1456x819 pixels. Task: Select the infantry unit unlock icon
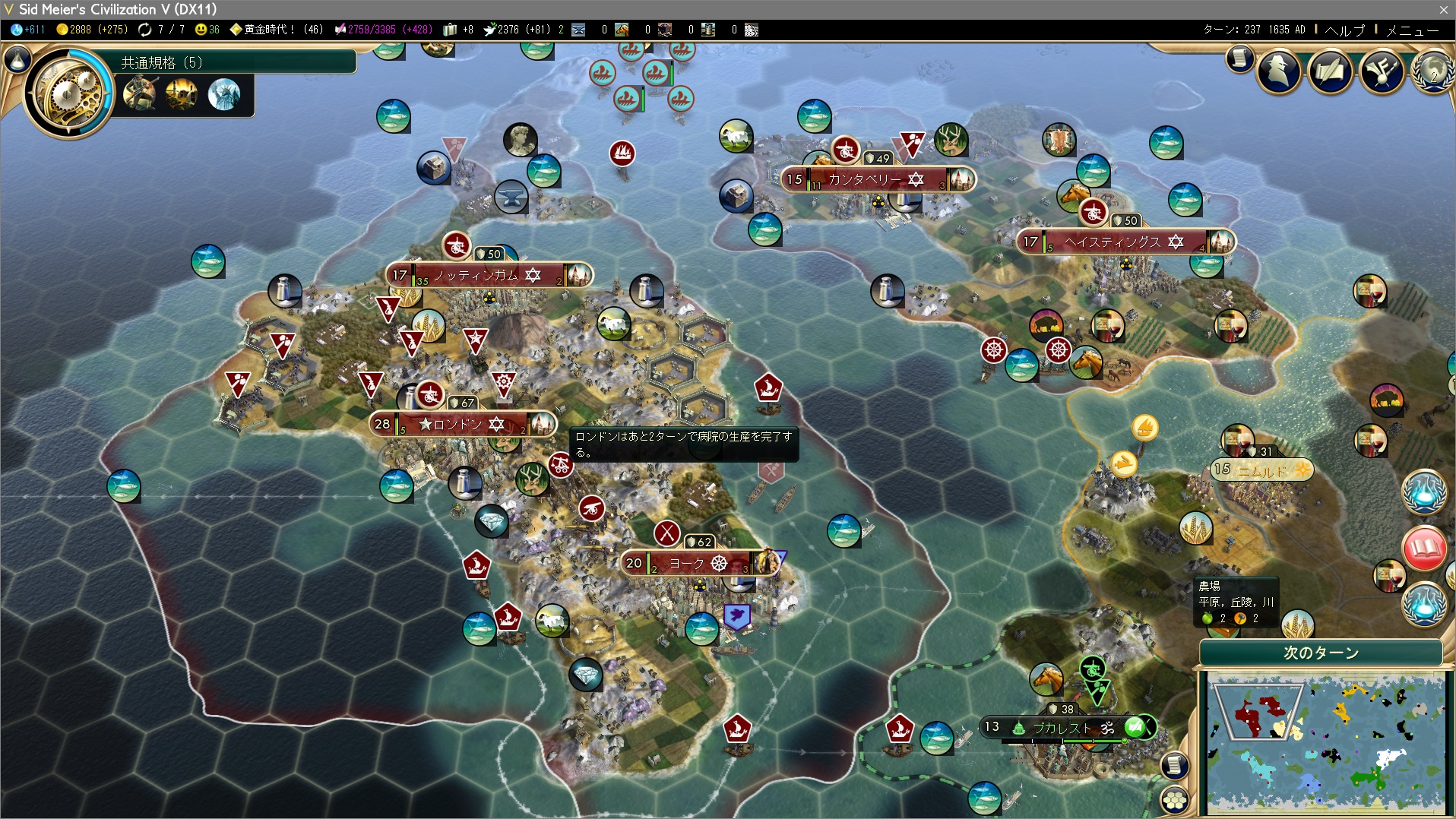click(140, 95)
